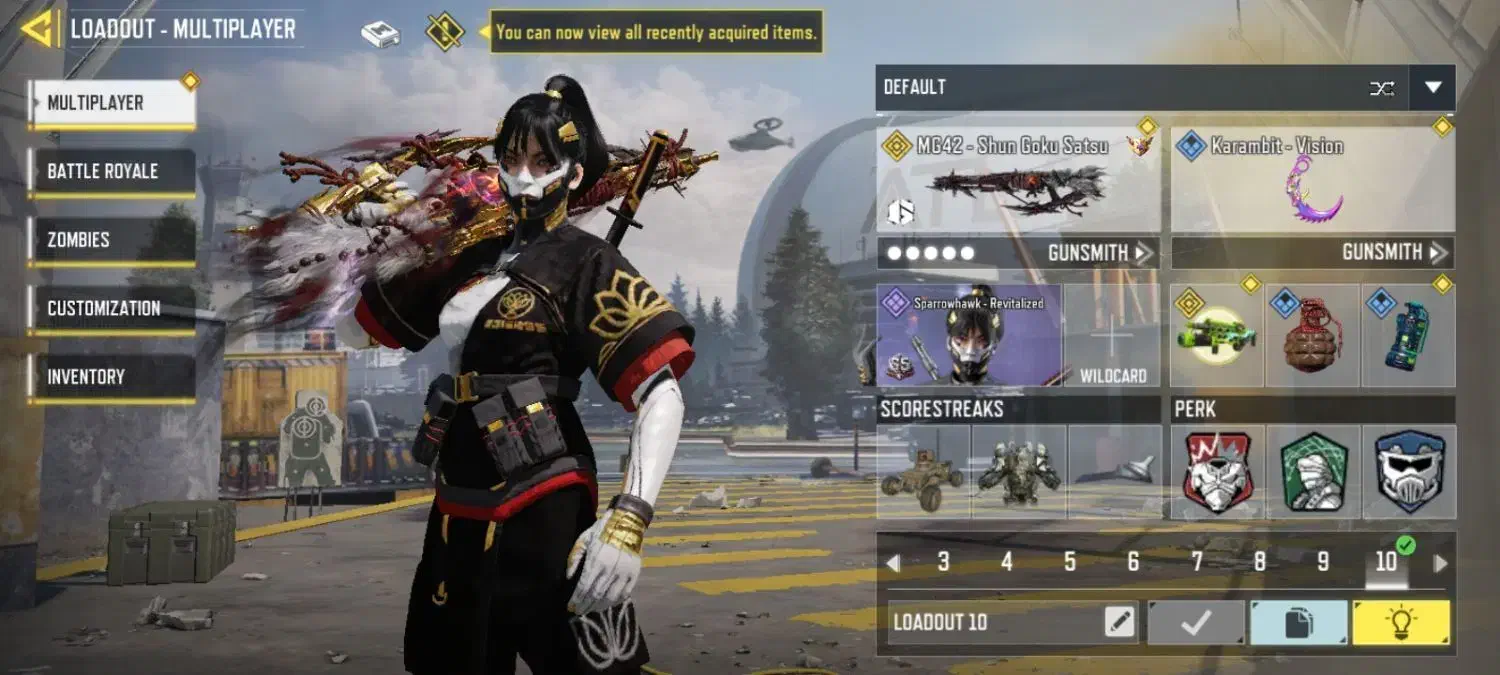Screen dimensions: 1500x675
Task: Open the Inventory tab
Action: 111,377
